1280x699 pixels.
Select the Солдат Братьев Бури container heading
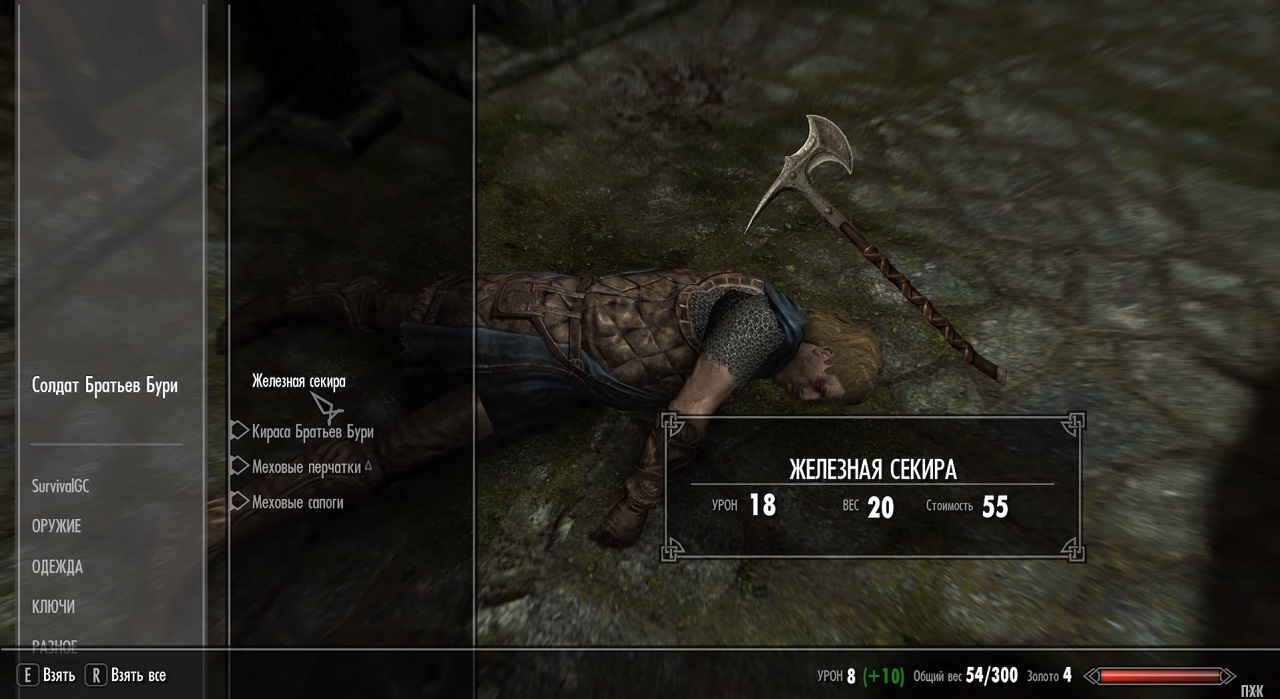click(x=105, y=386)
